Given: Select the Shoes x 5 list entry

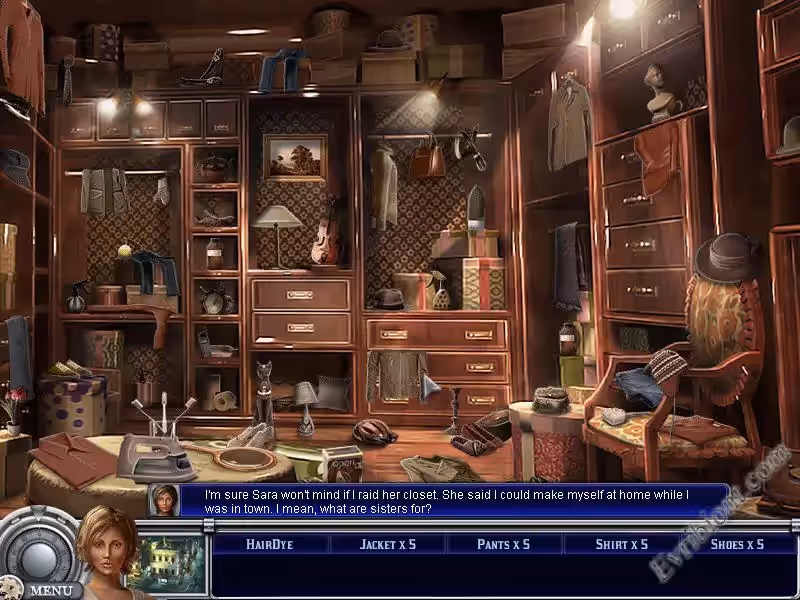Looking at the screenshot, I should point(736,544).
